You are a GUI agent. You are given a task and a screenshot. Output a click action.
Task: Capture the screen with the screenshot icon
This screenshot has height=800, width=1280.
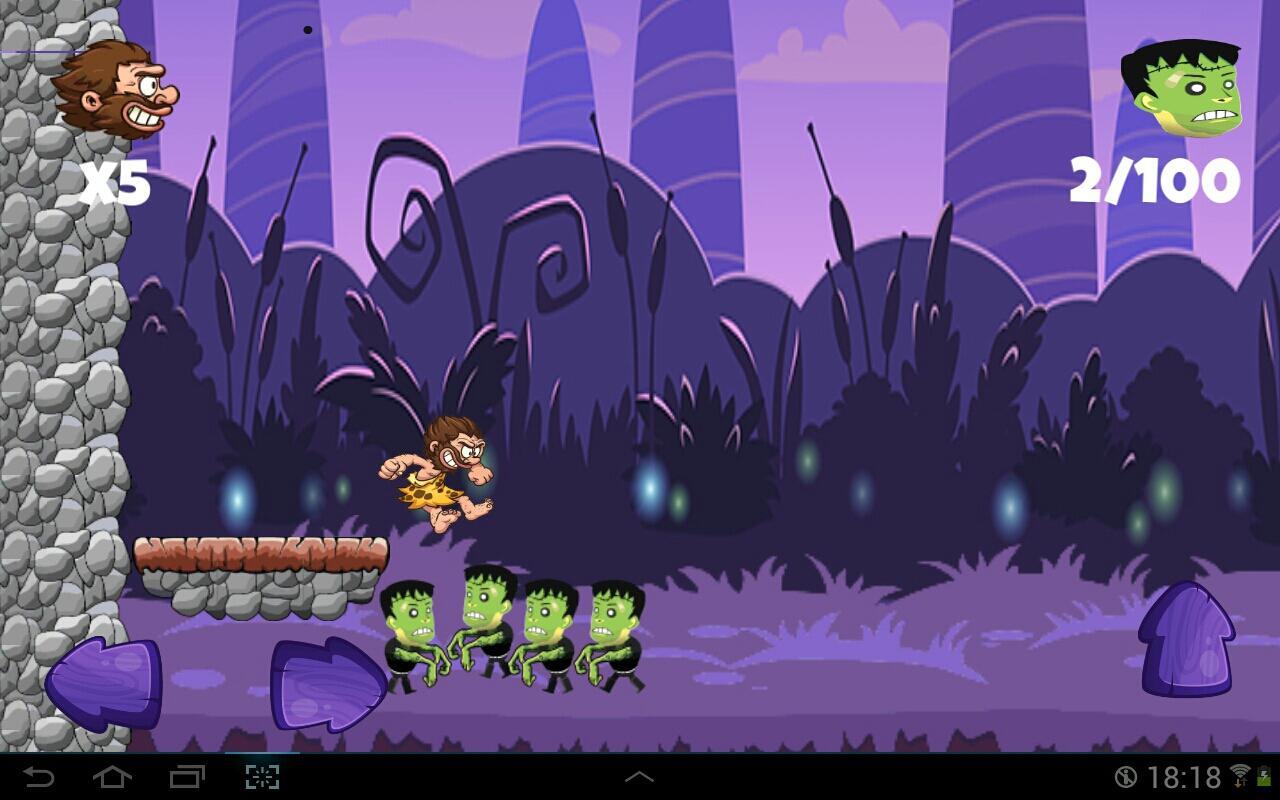(262, 777)
